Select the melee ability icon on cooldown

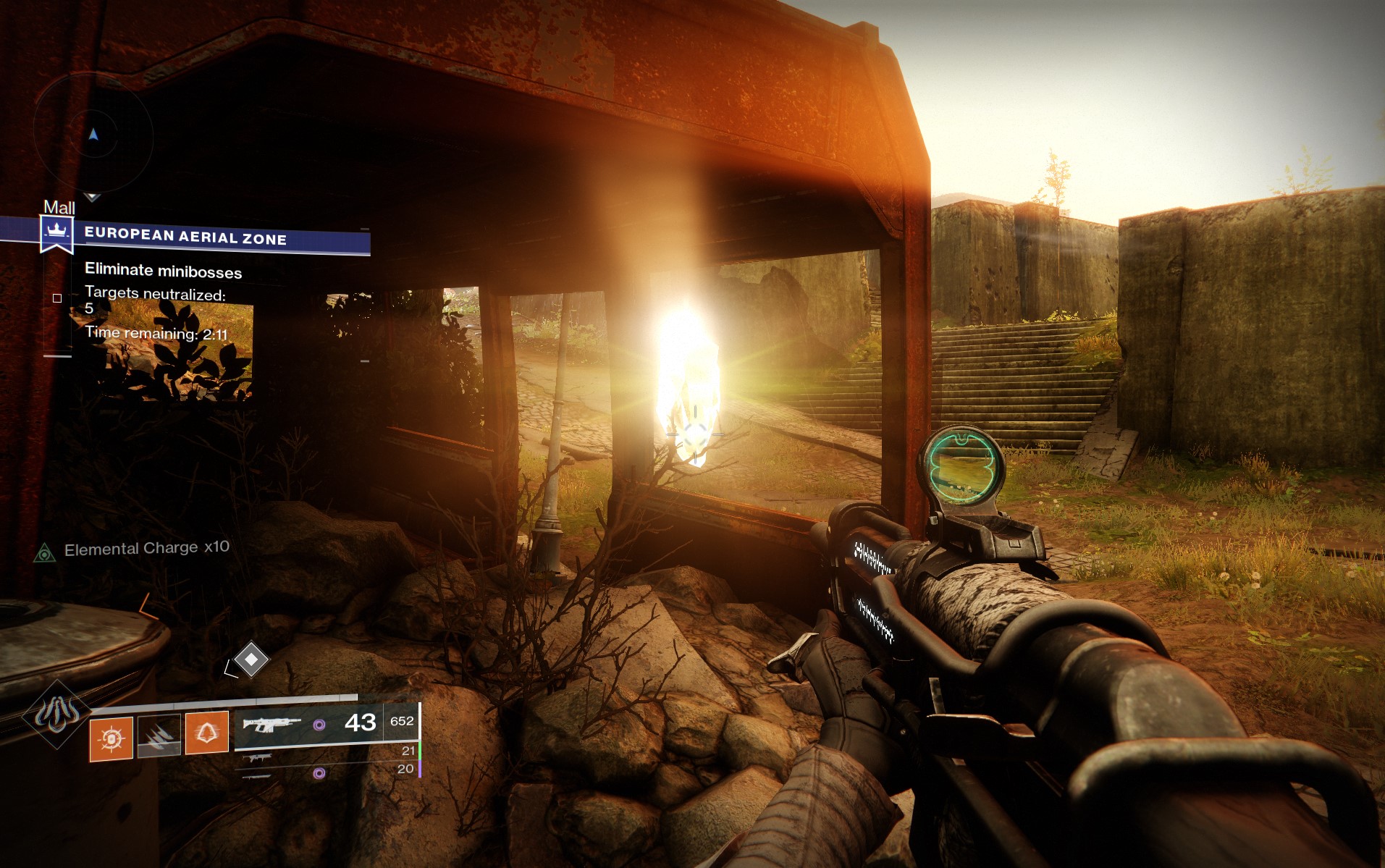159,736
